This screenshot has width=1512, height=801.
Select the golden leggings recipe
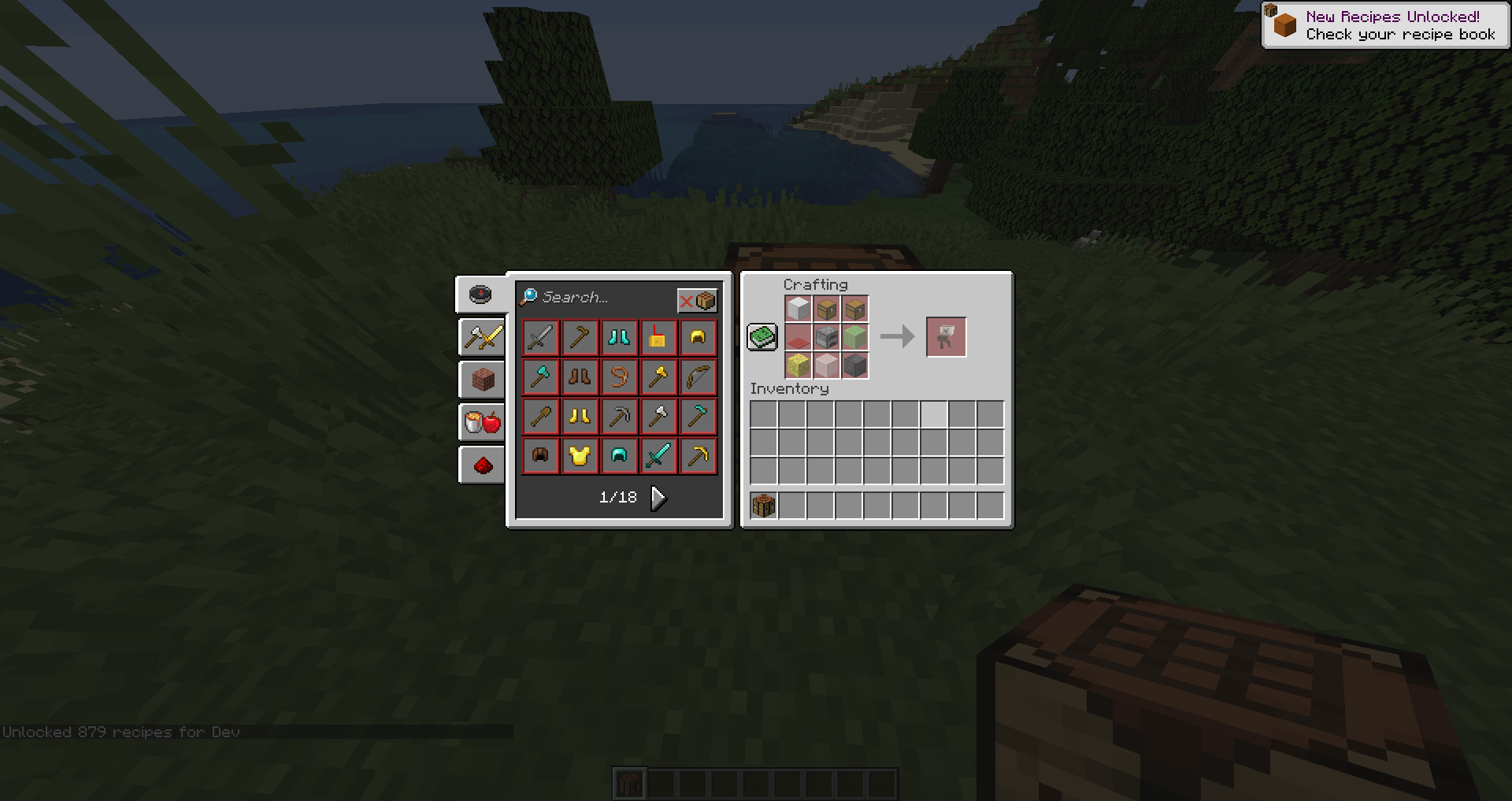tap(580, 416)
